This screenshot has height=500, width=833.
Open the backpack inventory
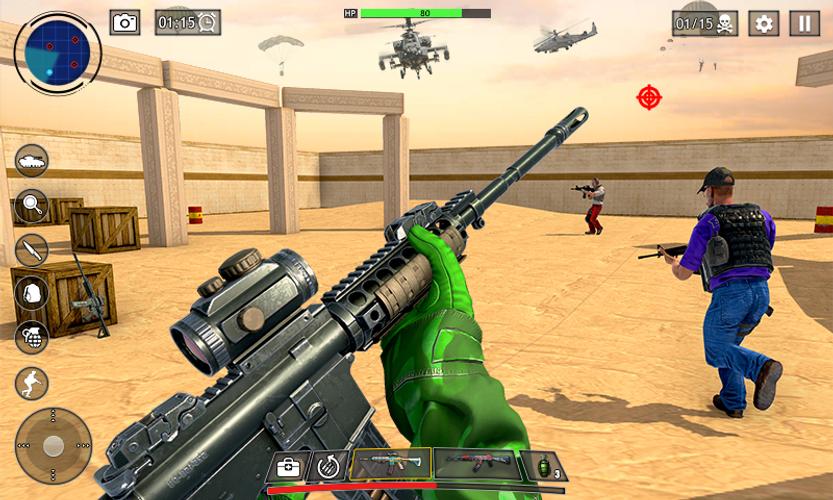[31, 293]
